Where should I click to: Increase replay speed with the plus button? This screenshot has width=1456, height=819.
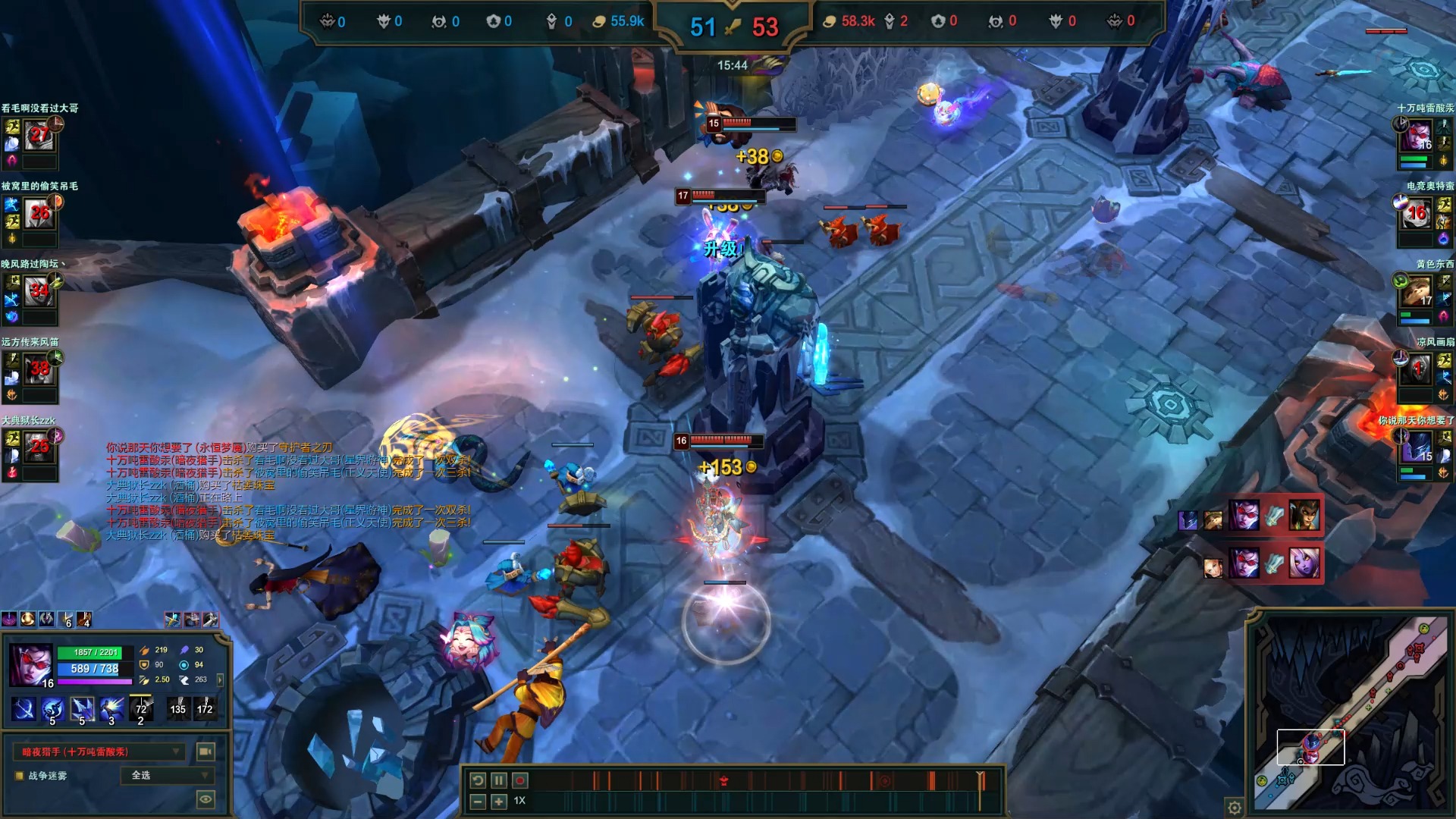[x=498, y=802]
